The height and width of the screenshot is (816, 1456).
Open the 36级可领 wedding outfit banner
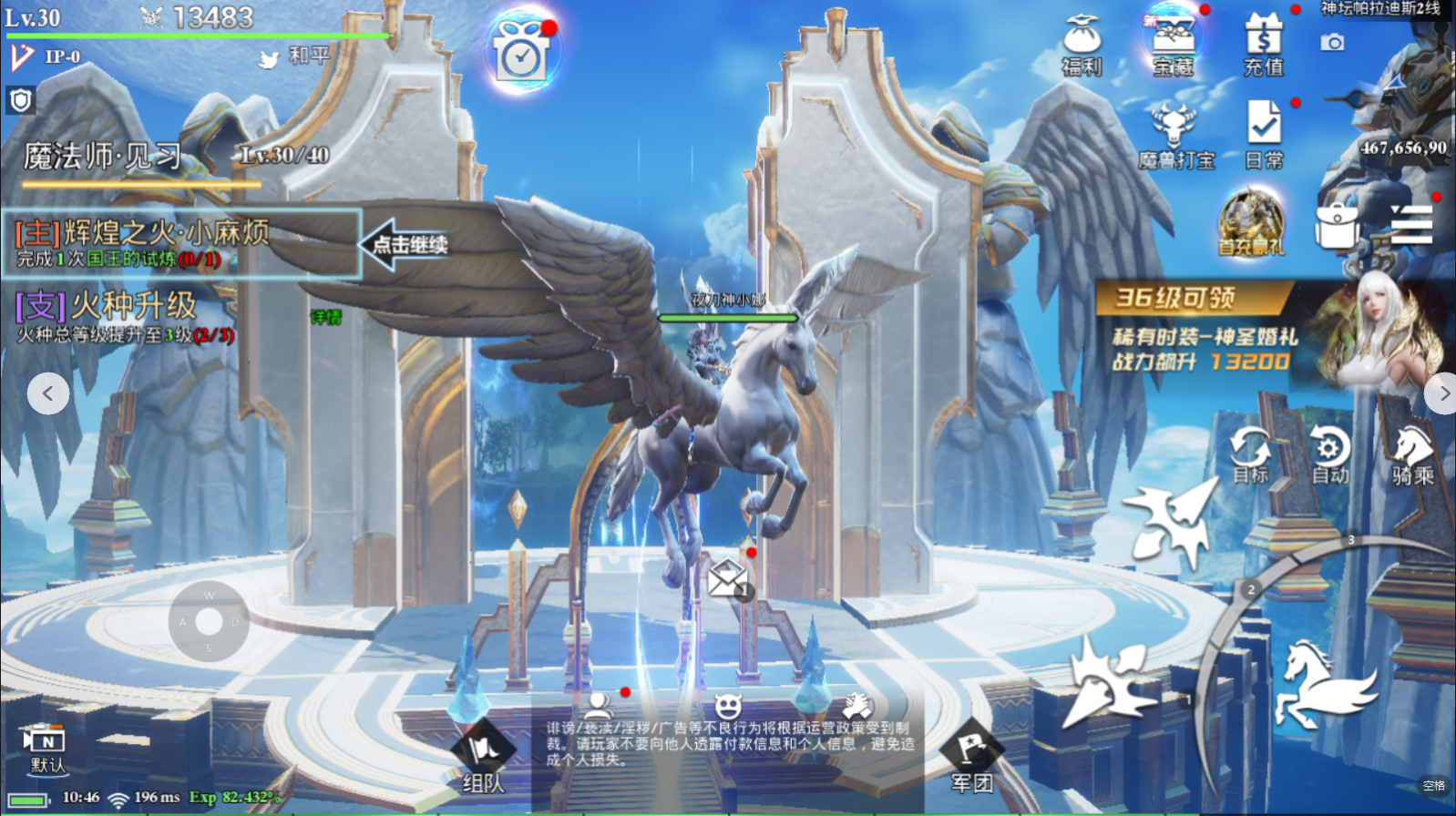click(x=1266, y=331)
